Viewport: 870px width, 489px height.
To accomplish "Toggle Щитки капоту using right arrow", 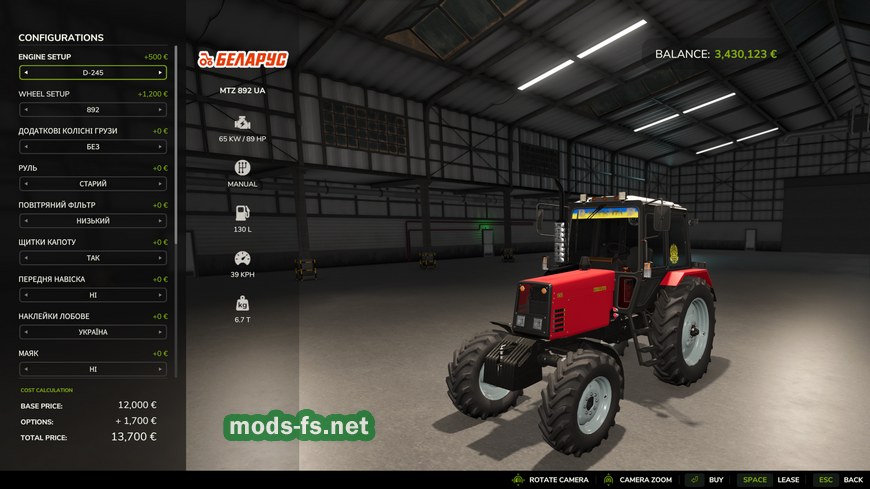I will [x=160, y=258].
